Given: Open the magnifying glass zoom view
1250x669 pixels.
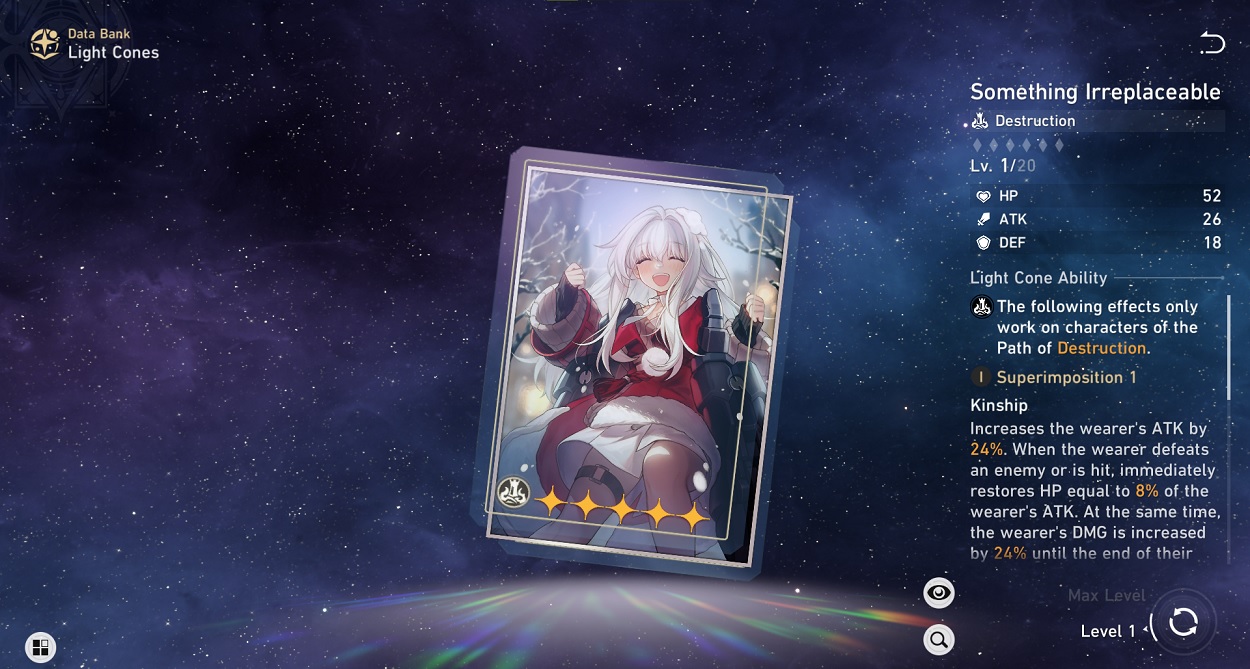Looking at the screenshot, I should click(938, 640).
